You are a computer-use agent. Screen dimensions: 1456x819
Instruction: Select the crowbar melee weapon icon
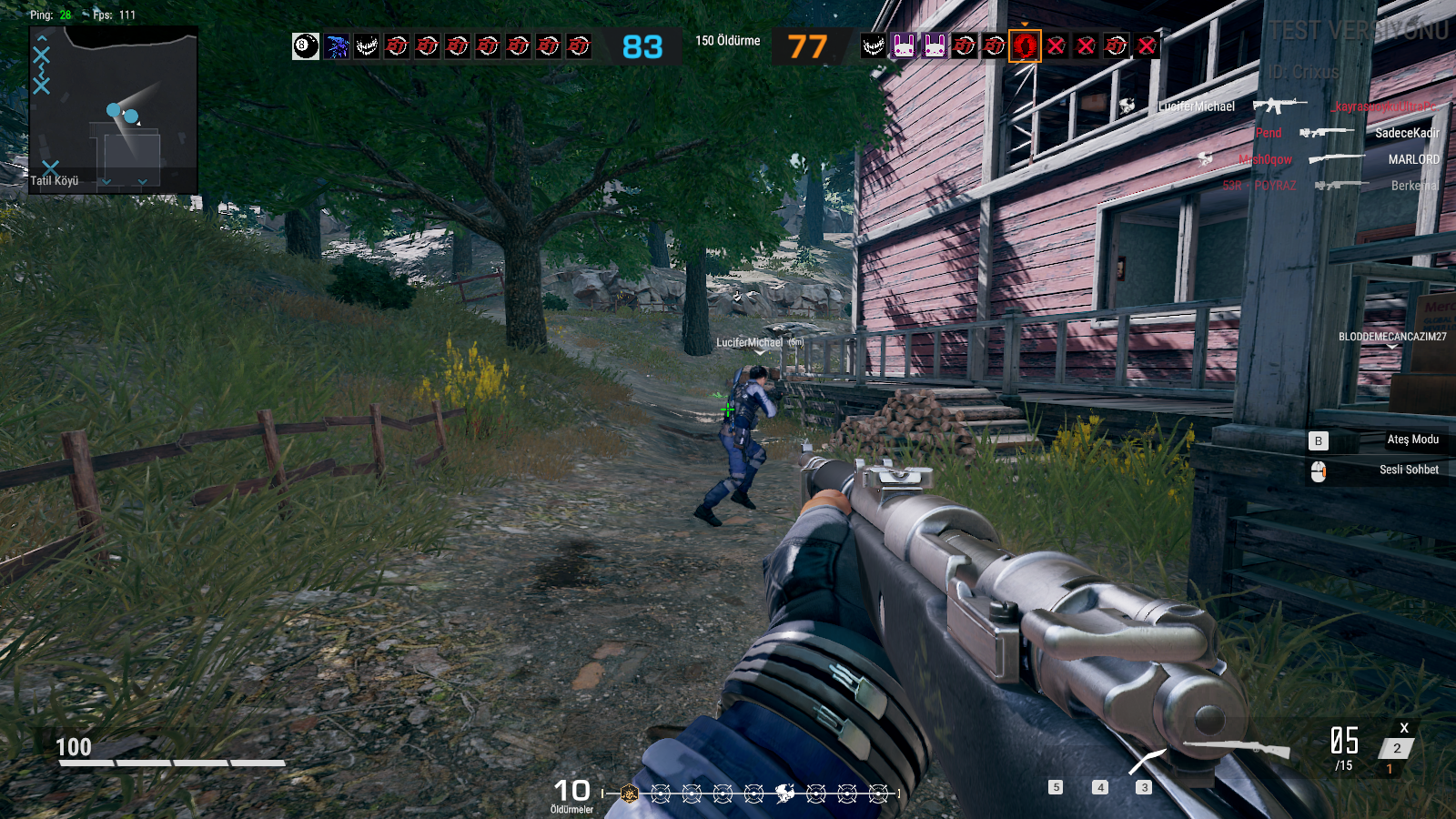1147,761
